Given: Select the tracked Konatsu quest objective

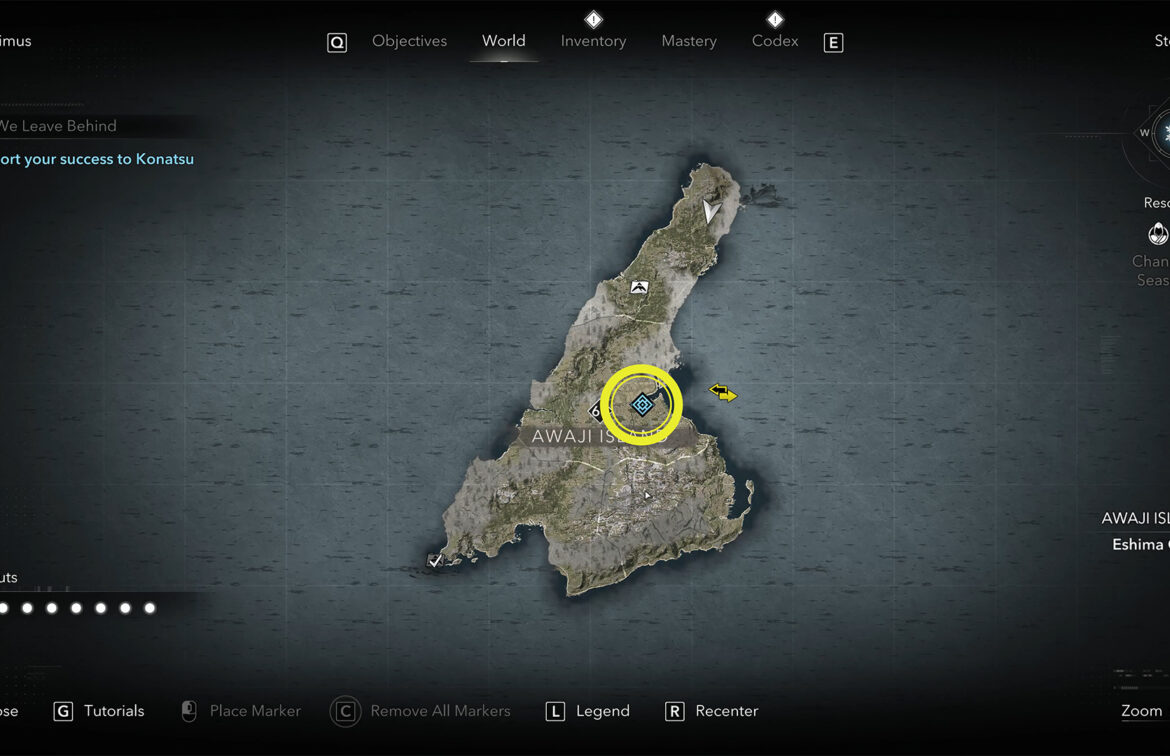Looking at the screenshot, I should coord(97,159).
